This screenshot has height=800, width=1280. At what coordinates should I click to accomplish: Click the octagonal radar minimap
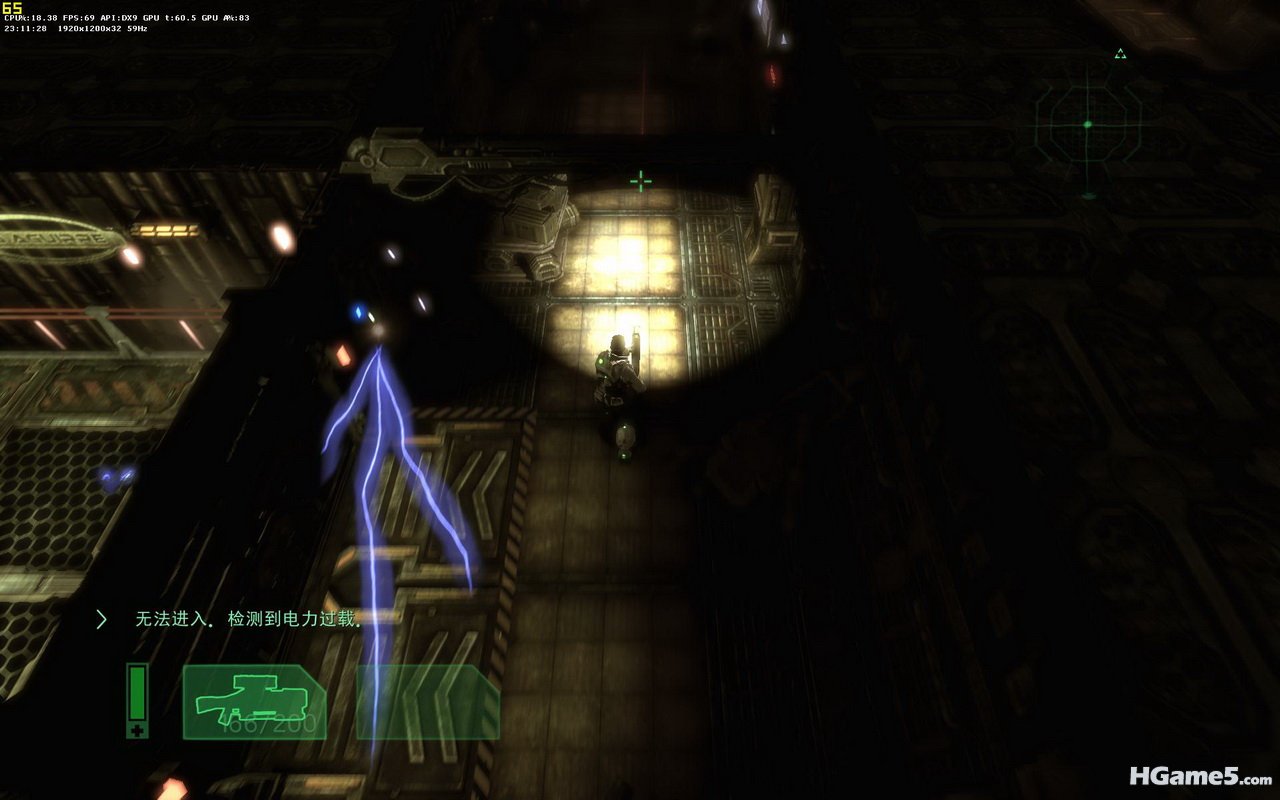pyautogui.click(x=1088, y=125)
